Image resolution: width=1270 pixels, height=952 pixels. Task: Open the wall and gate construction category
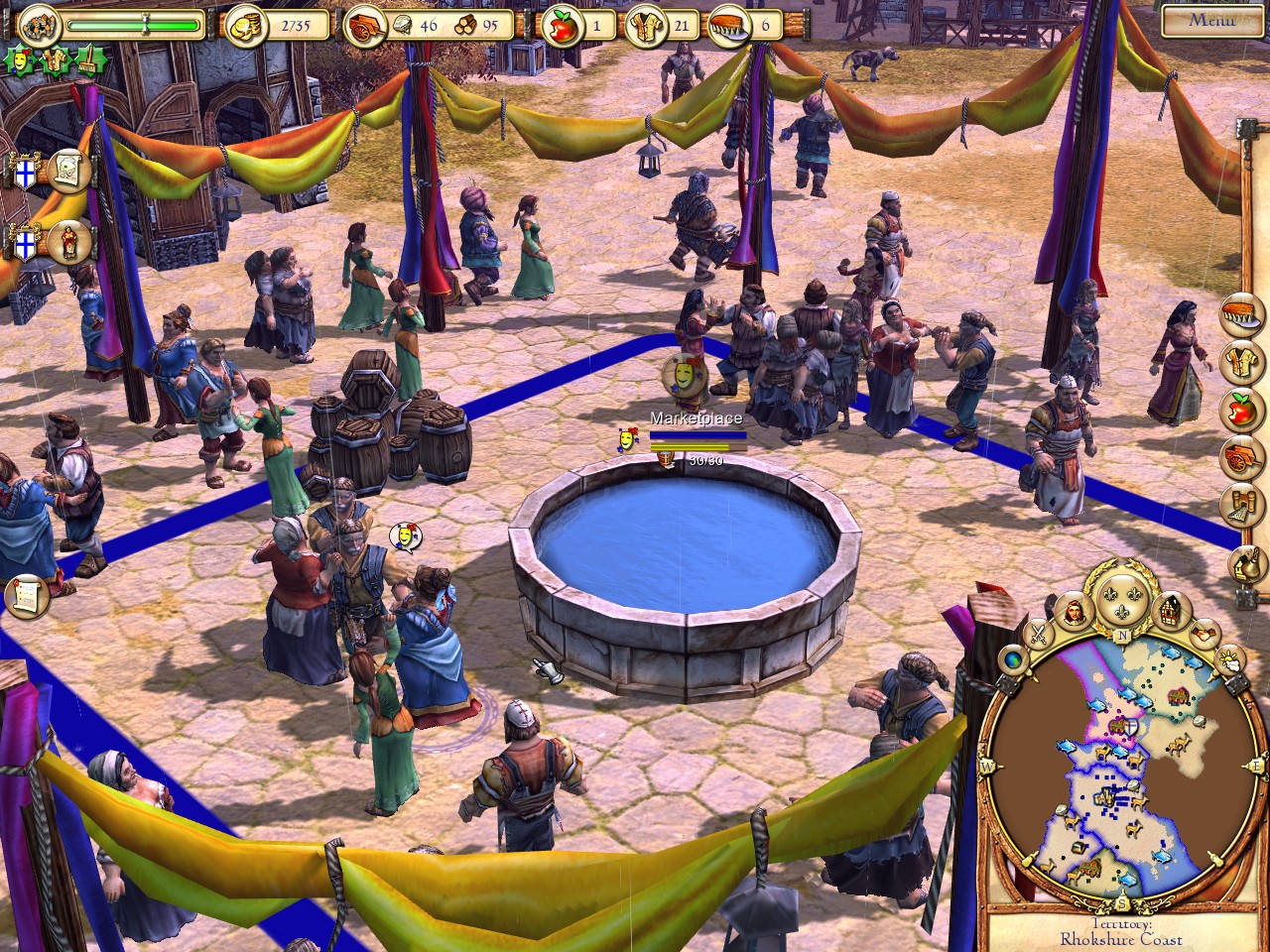tap(1243, 505)
